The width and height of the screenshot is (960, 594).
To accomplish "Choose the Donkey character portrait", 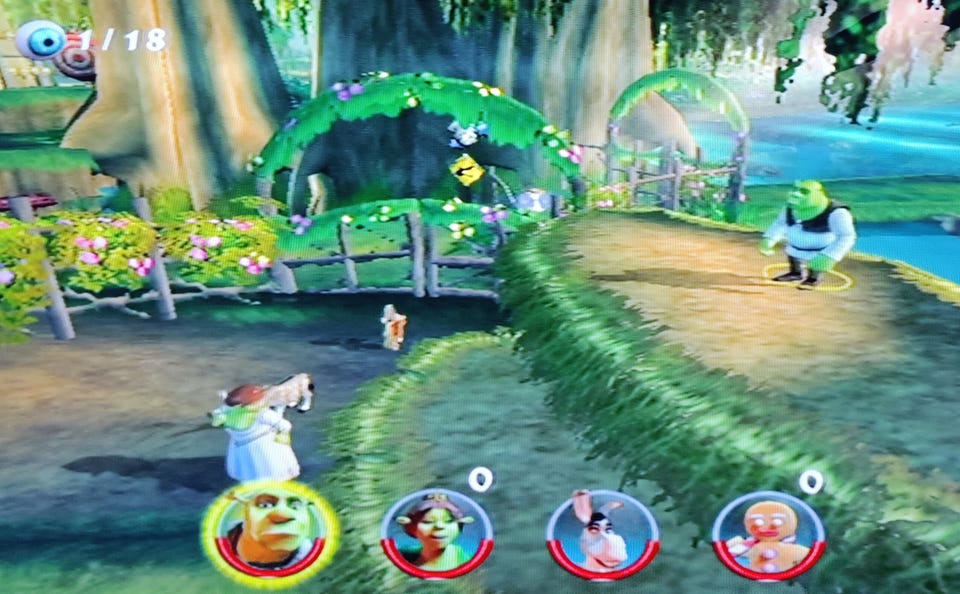I will (x=602, y=534).
